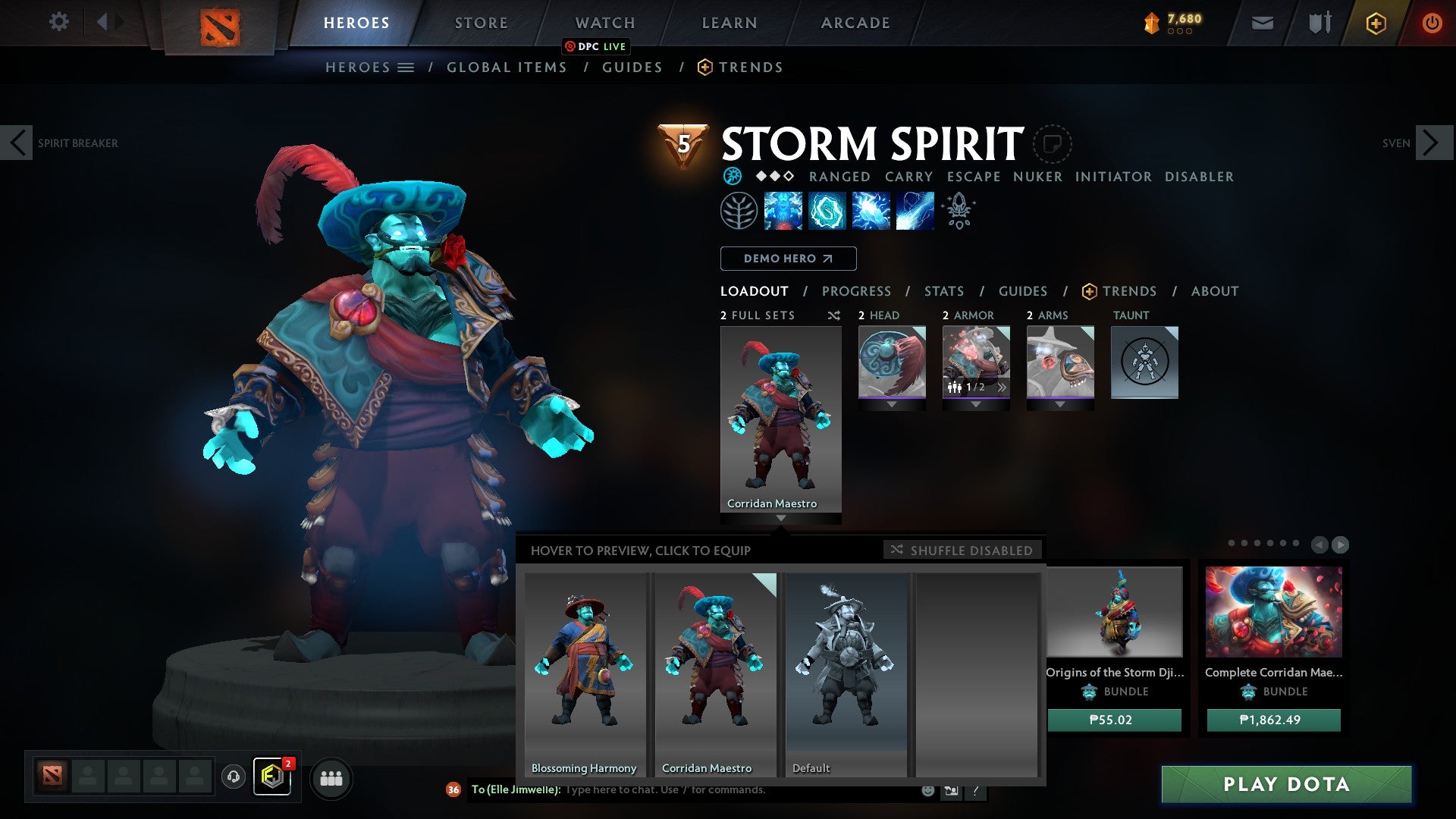View Storm Spirit's Aghanim's Scepter upgrade icon
Image resolution: width=1456 pixels, height=819 pixels.
click(x=958, y=210)
